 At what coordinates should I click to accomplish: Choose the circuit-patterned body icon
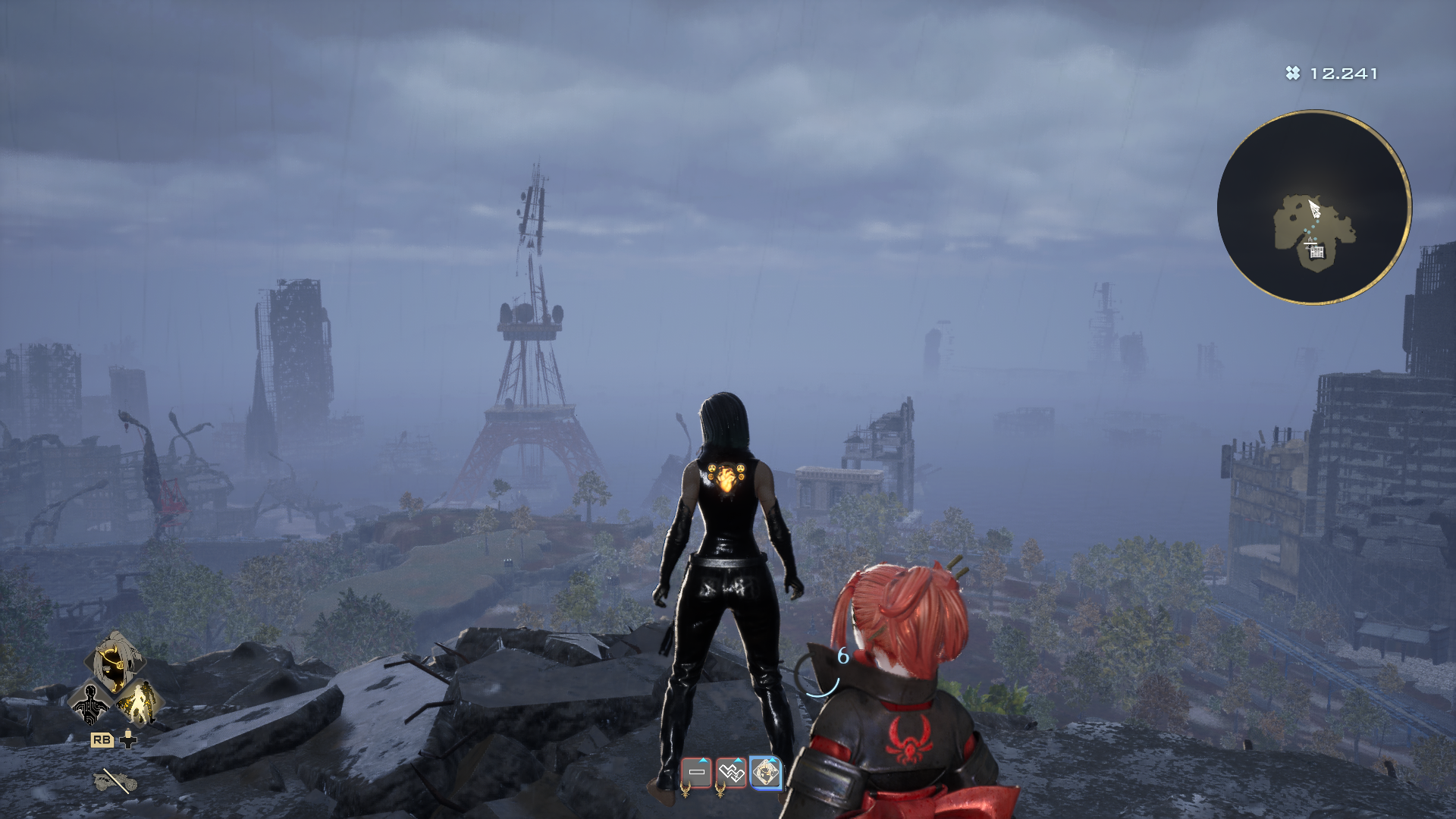90,703
